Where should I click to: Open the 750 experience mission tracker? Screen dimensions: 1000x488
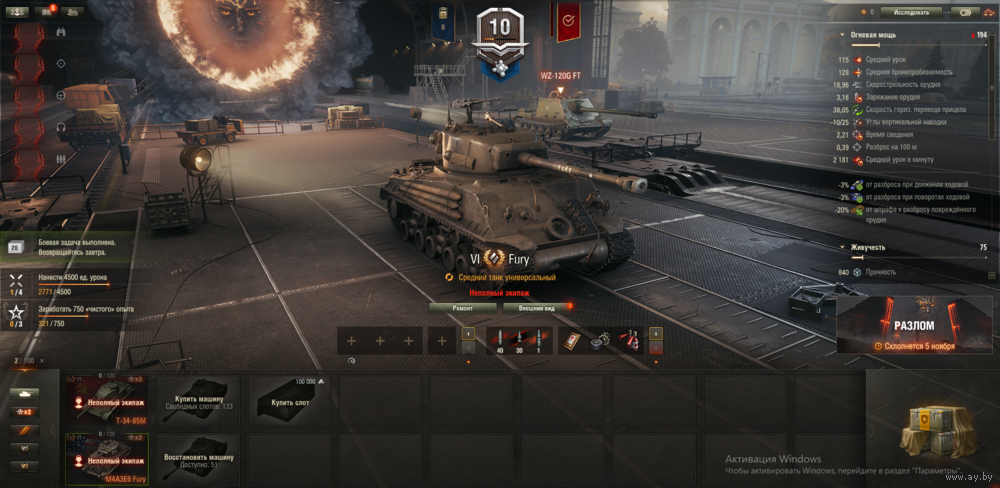(70, 316)
